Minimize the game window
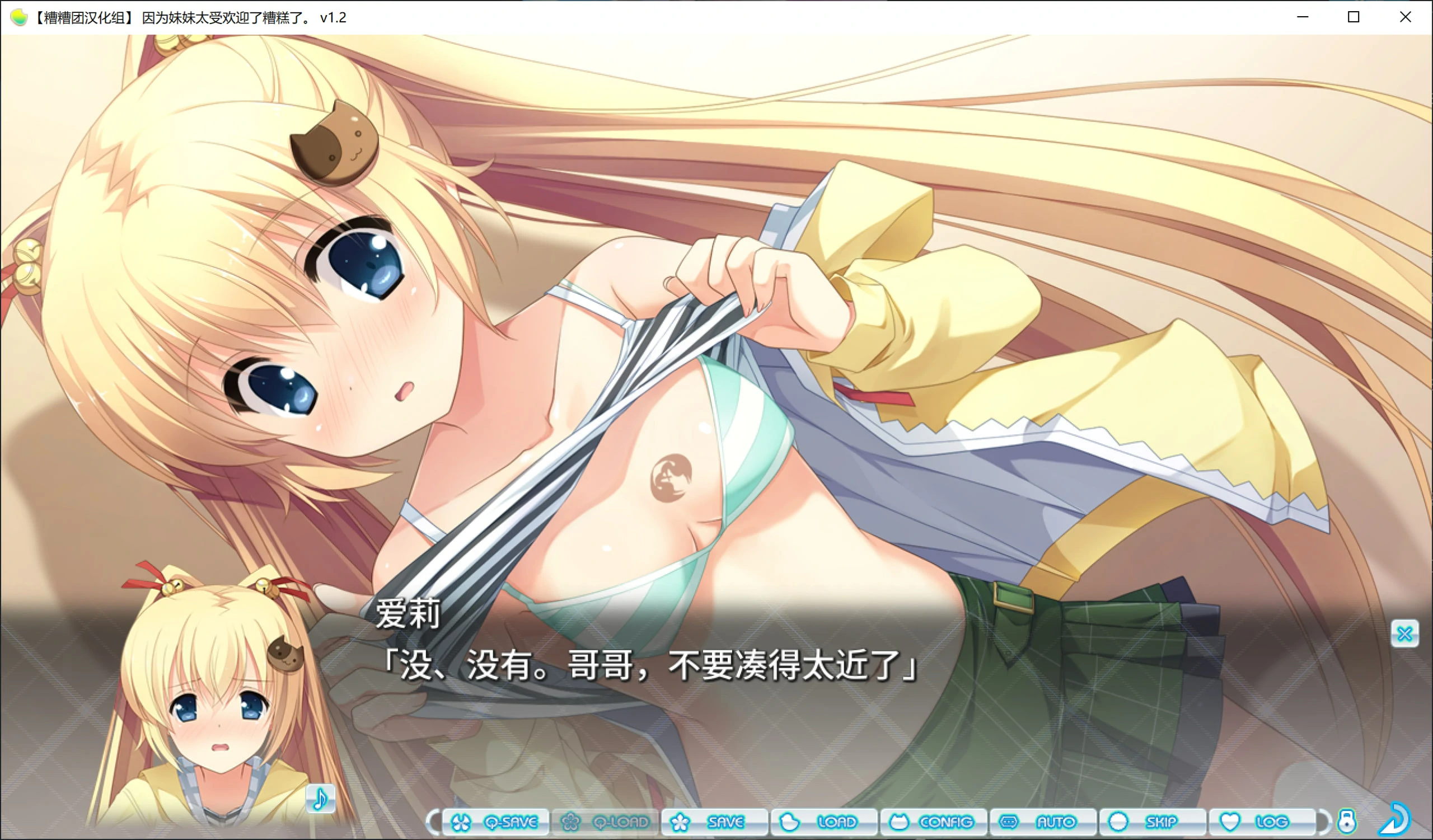The height and width of the screenshot is (840, 1433). (1302, 17)
